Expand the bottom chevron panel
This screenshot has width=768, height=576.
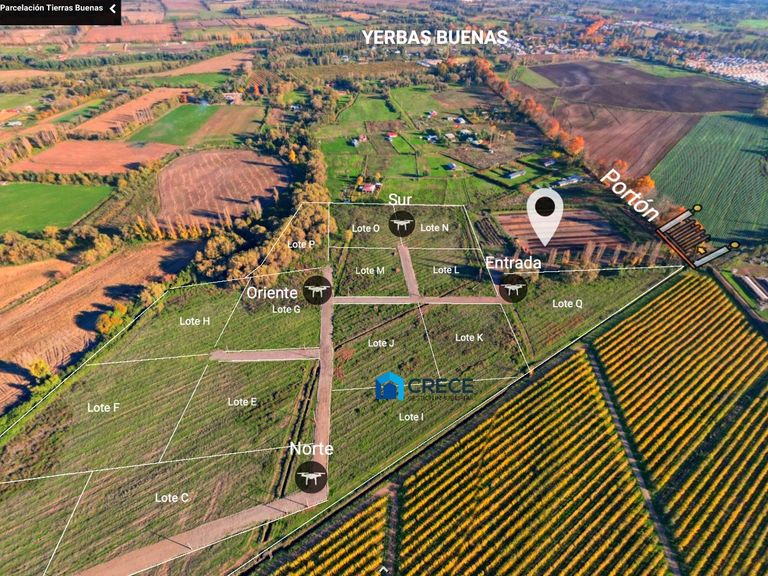(384, 569)
